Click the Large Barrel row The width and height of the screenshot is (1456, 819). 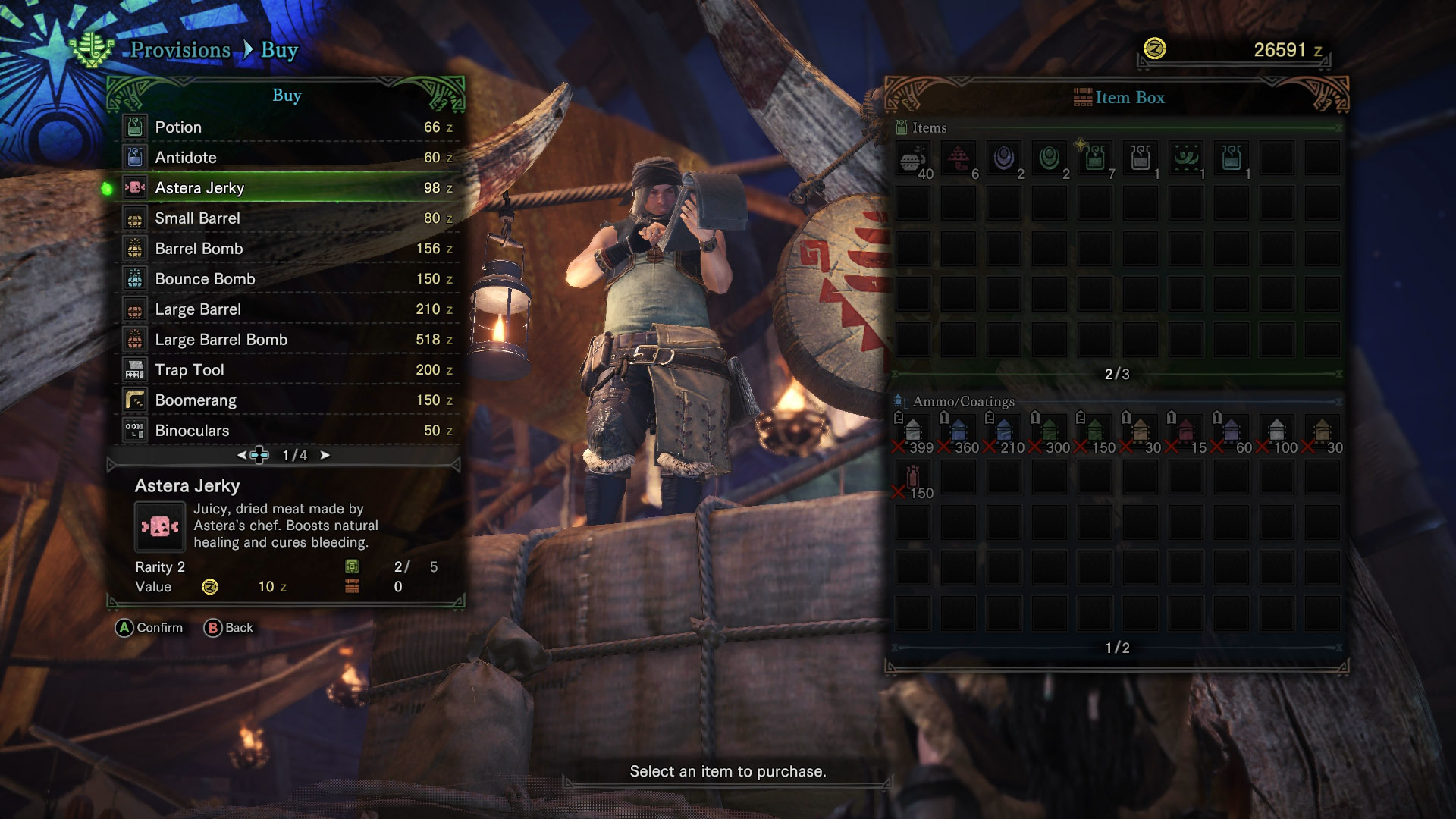(x=287, y=309)
